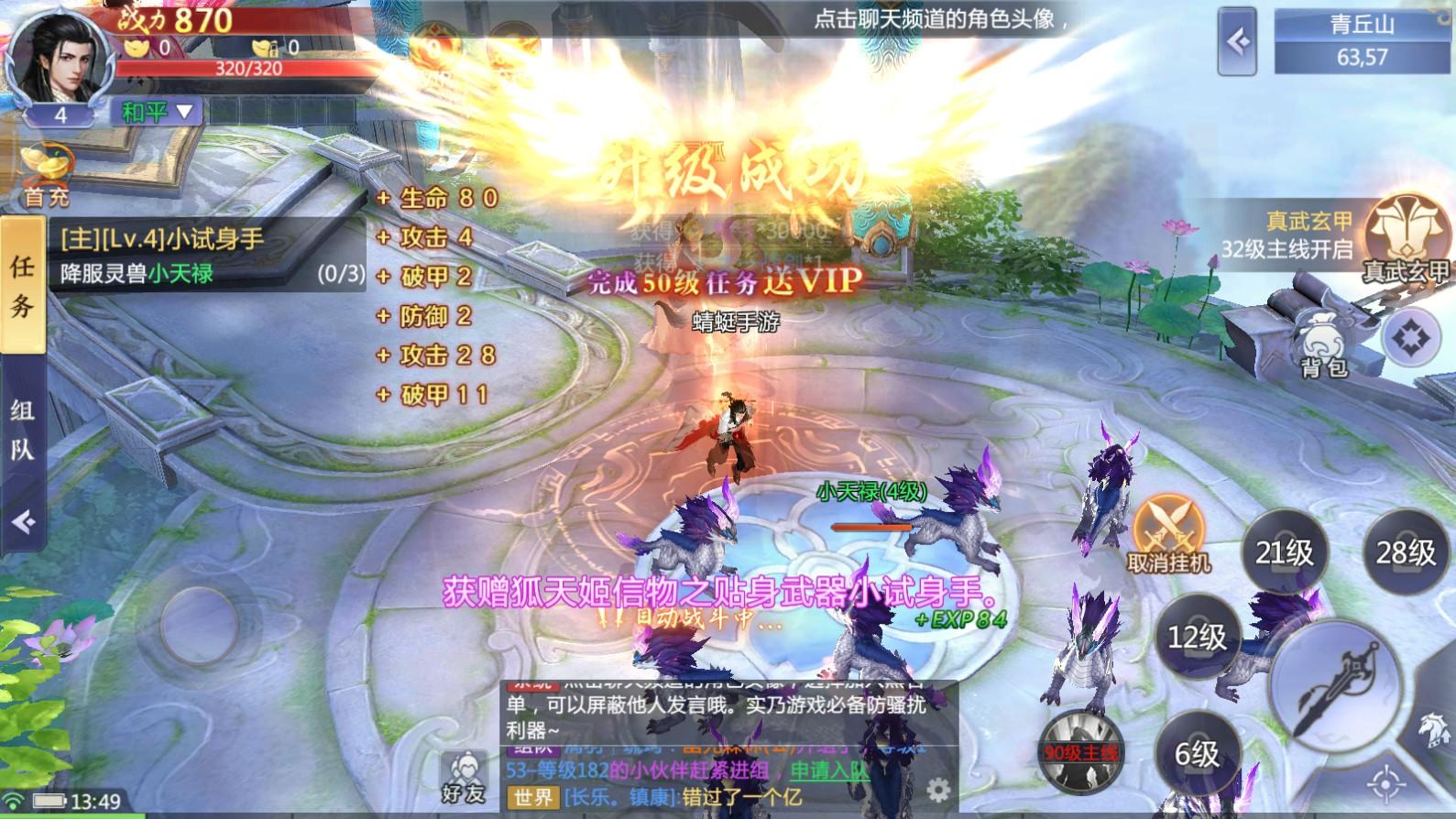Open the 好友 friends icon
This screenshot has width=1456, height=819.
click(x=465, y=774)
